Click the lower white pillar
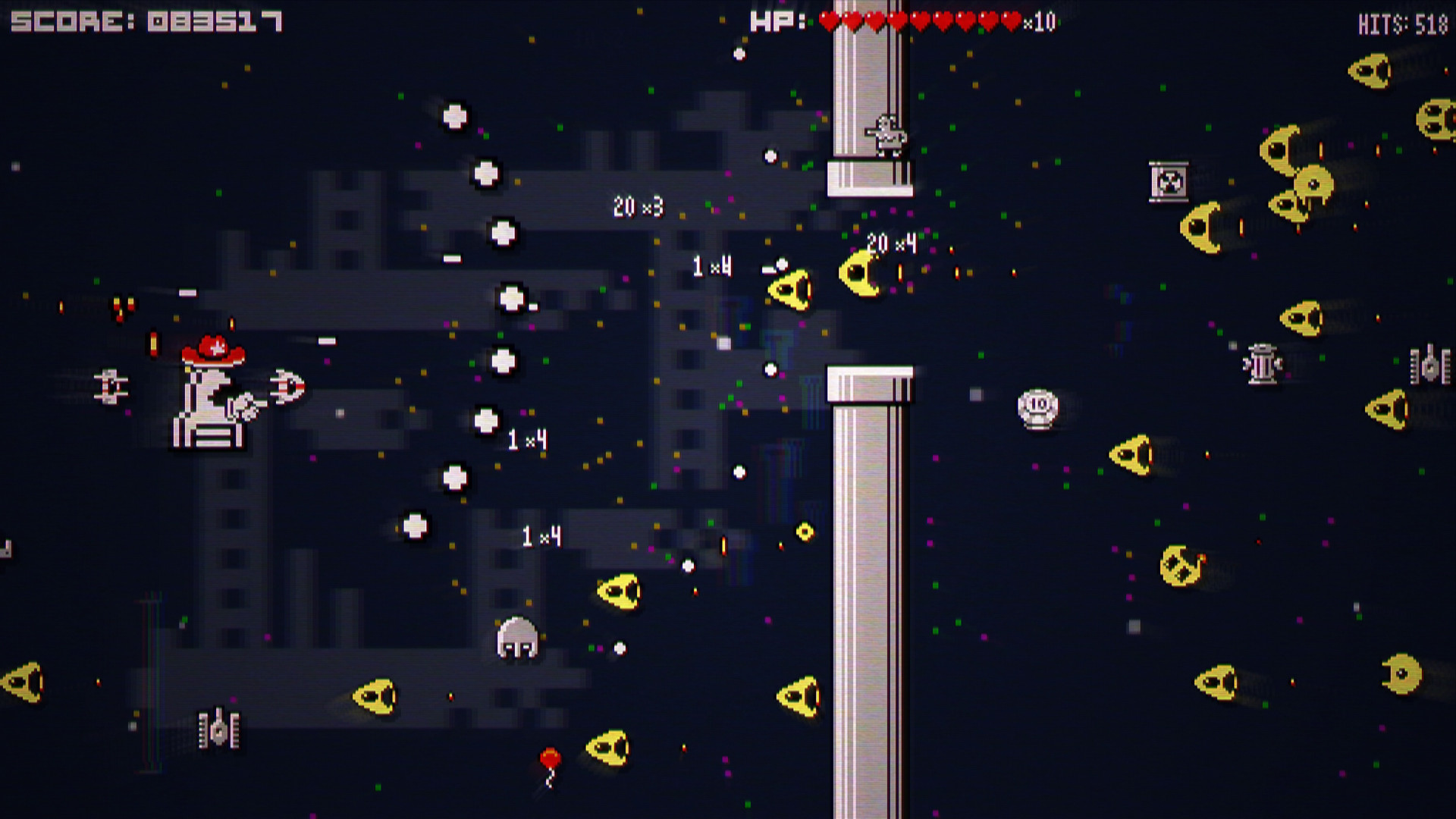 point(872,591)
